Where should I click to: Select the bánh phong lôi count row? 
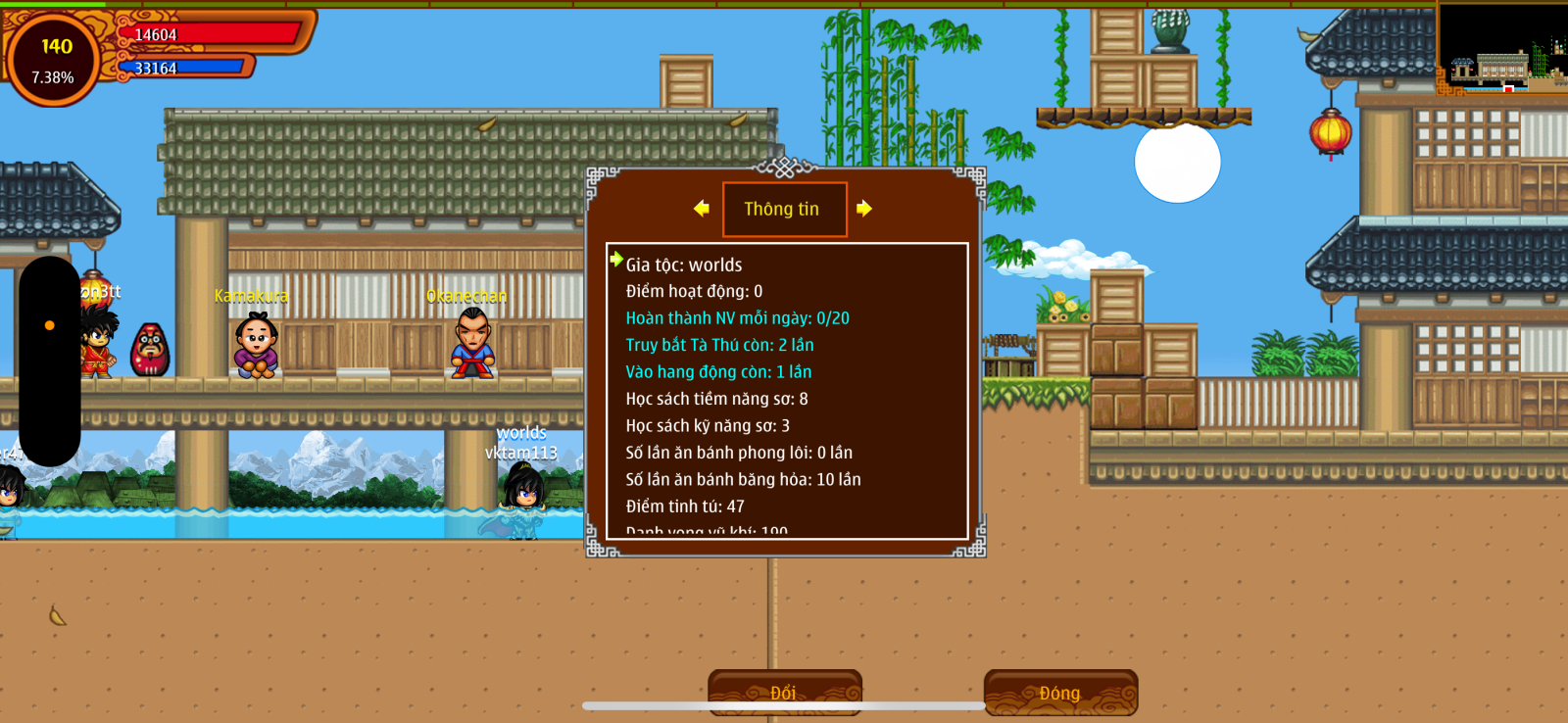[x=739, y=453]
